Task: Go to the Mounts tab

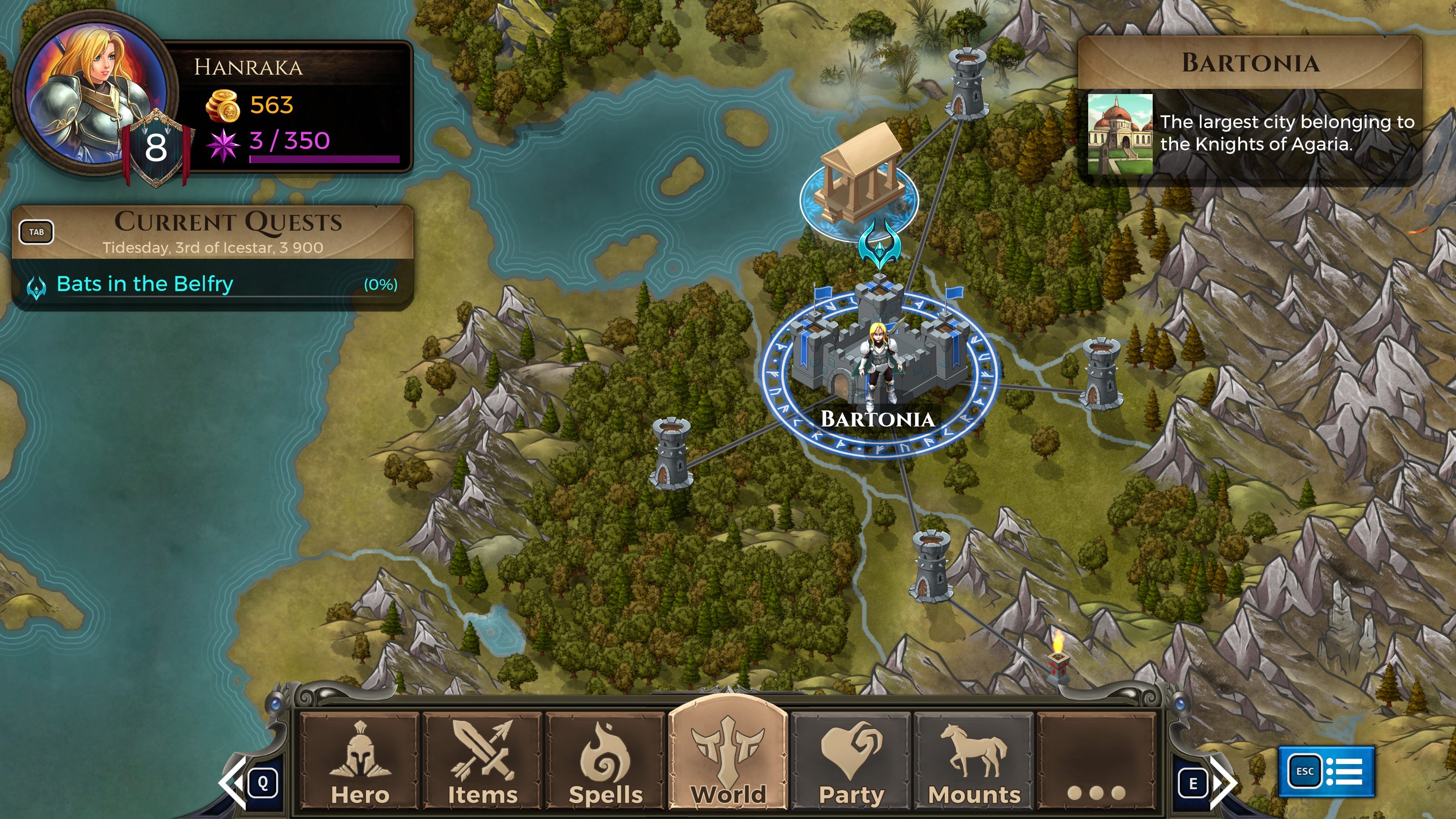Action: tap(974, 761)
